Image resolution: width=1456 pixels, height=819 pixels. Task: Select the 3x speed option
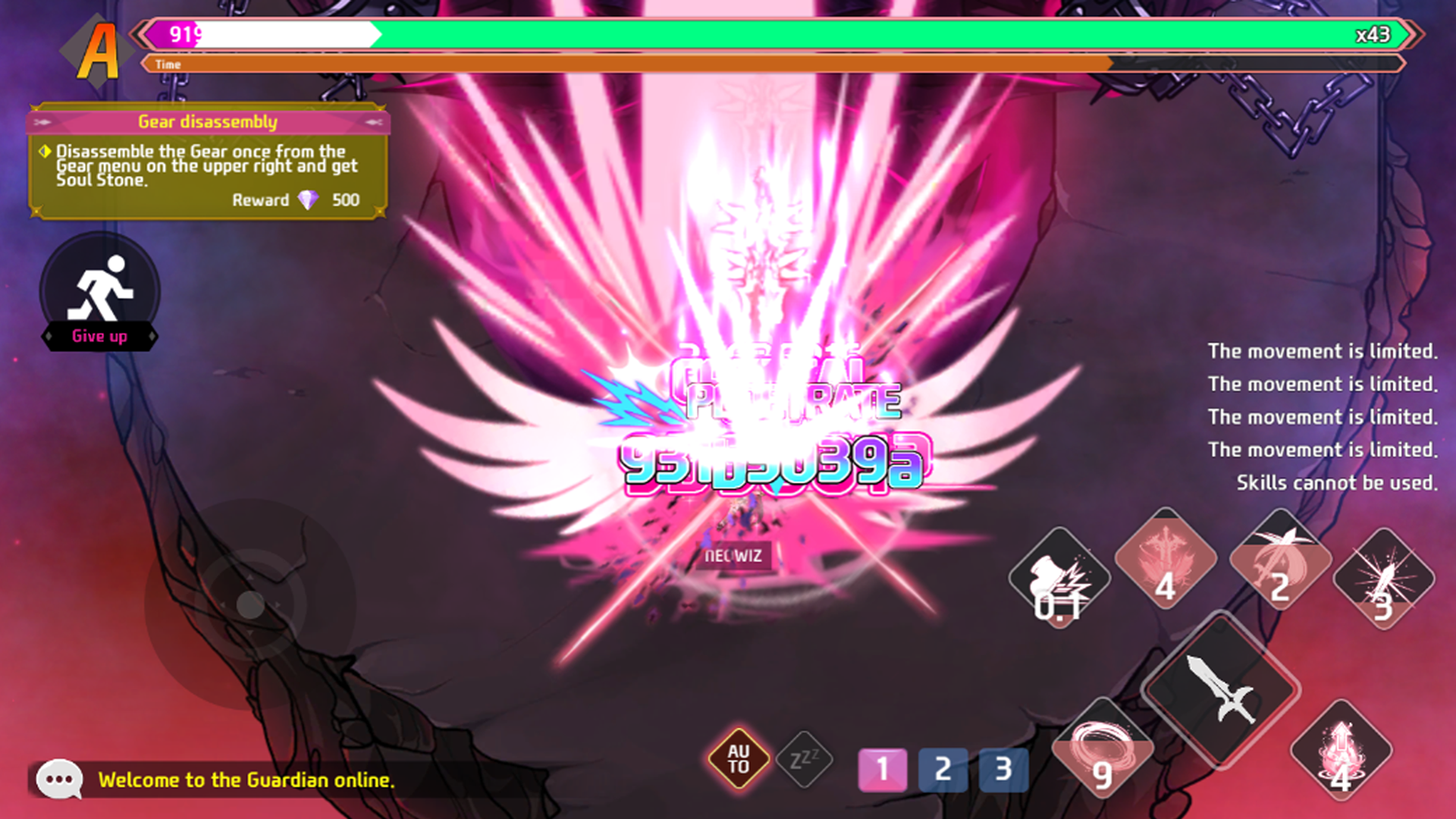[1005, 768]
